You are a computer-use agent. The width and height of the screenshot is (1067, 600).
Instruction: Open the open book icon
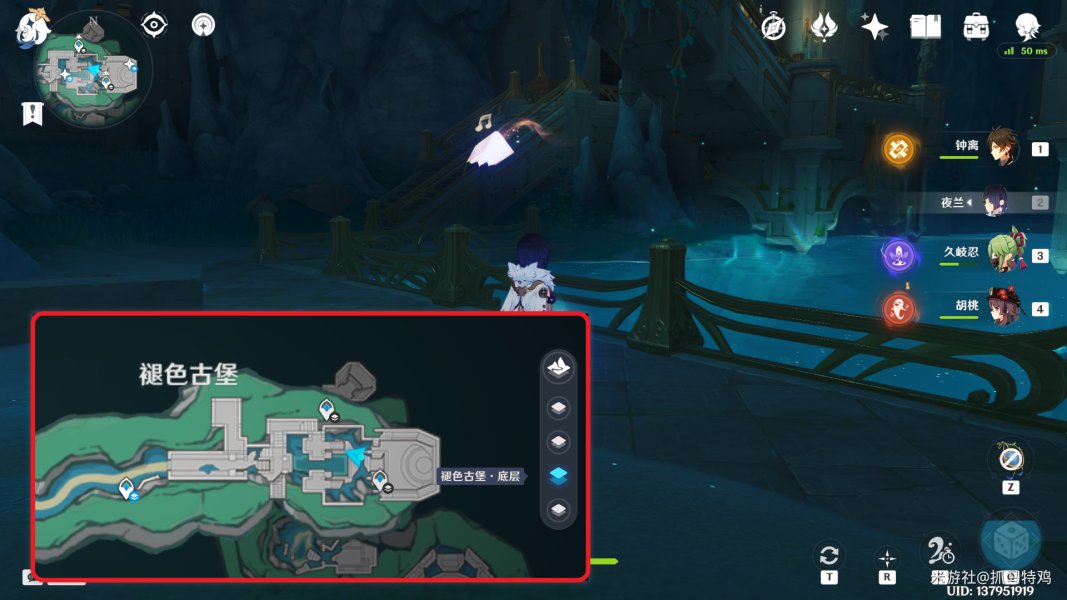(925, 27)
